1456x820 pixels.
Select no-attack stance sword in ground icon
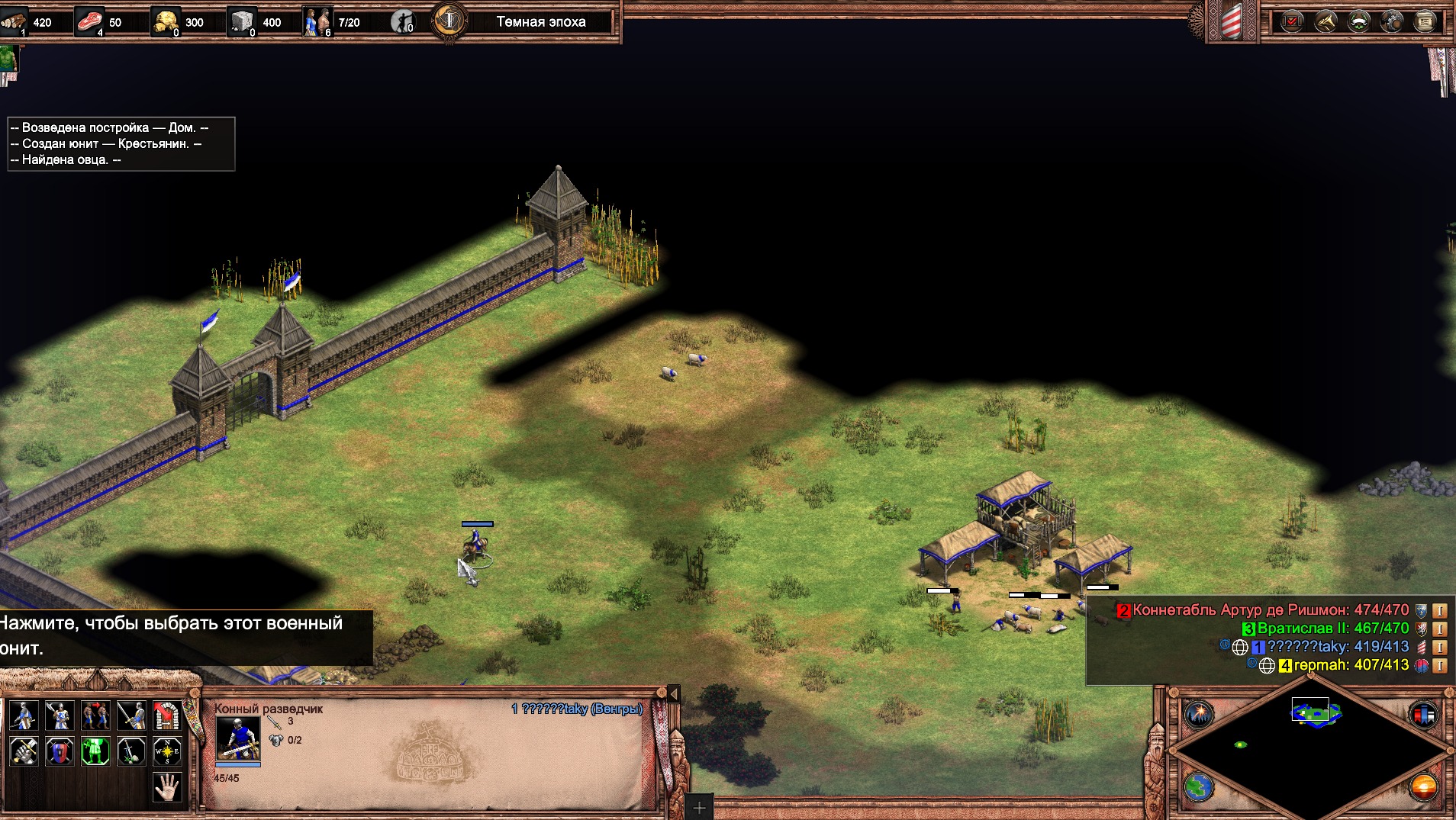pos(131,751)
